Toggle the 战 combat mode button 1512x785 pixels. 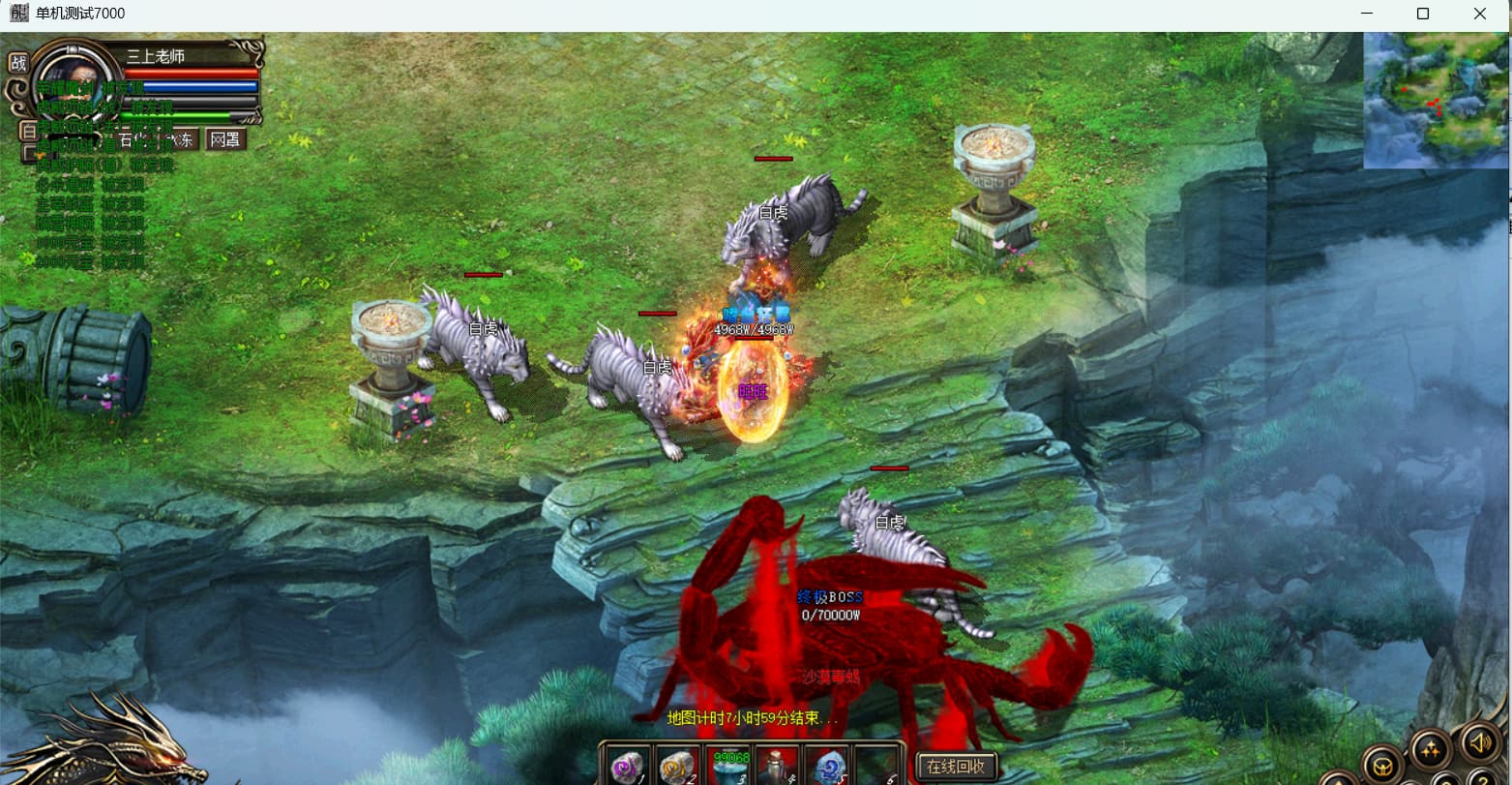click(x=18, y=63)
